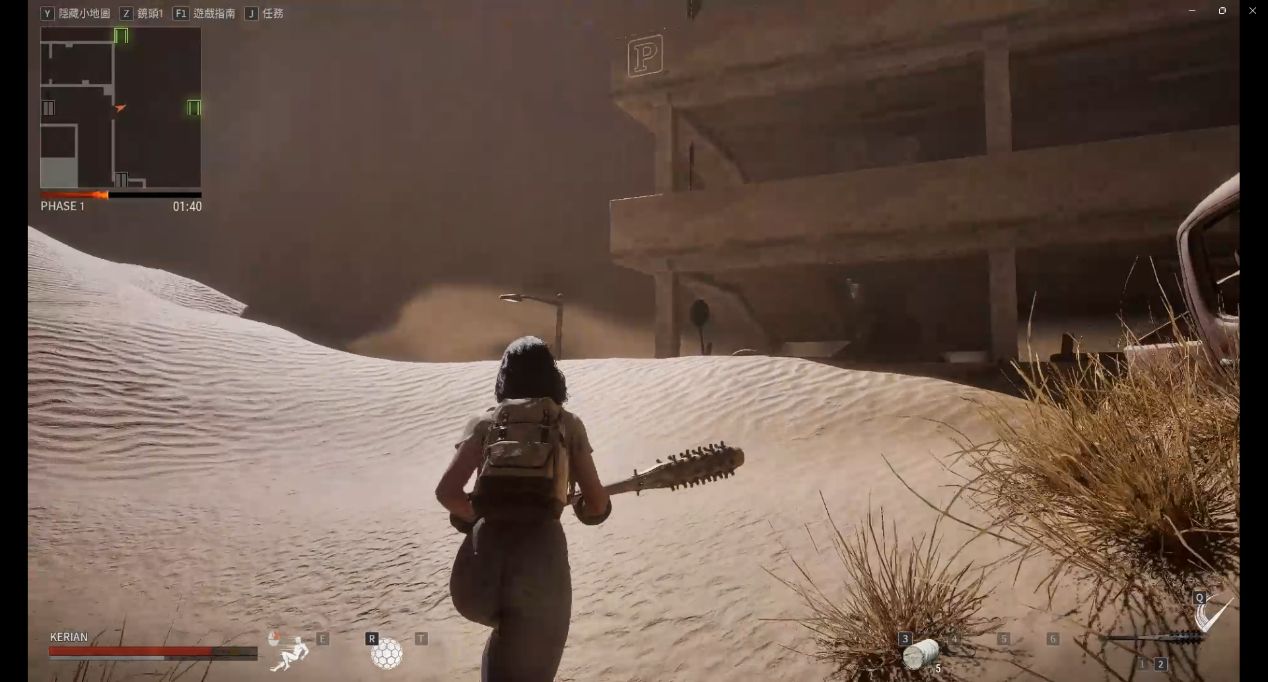The height and width of the screenshot is (682, 1268).
Task: Activate the dodge roll ability icon
Action: (x=290, y=651)
